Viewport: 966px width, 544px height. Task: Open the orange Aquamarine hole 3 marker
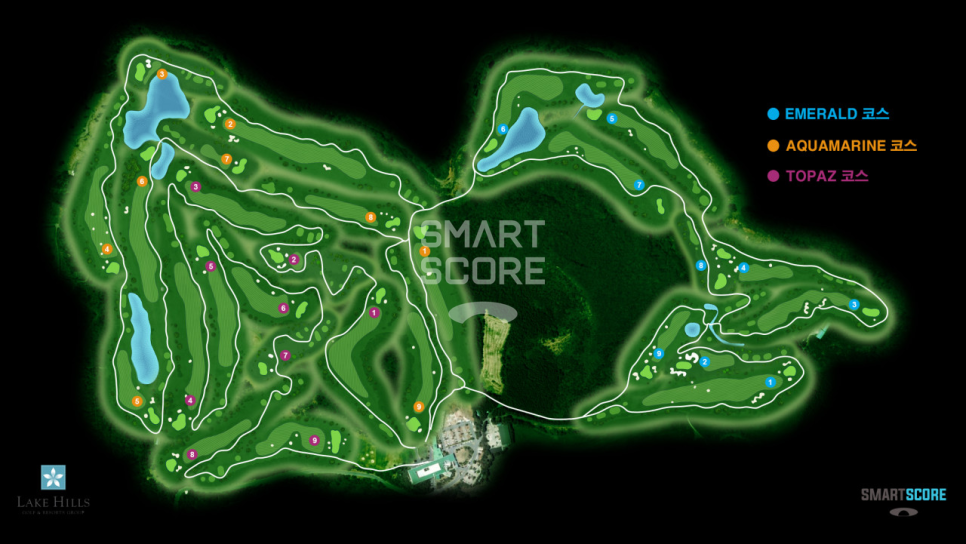161,74
